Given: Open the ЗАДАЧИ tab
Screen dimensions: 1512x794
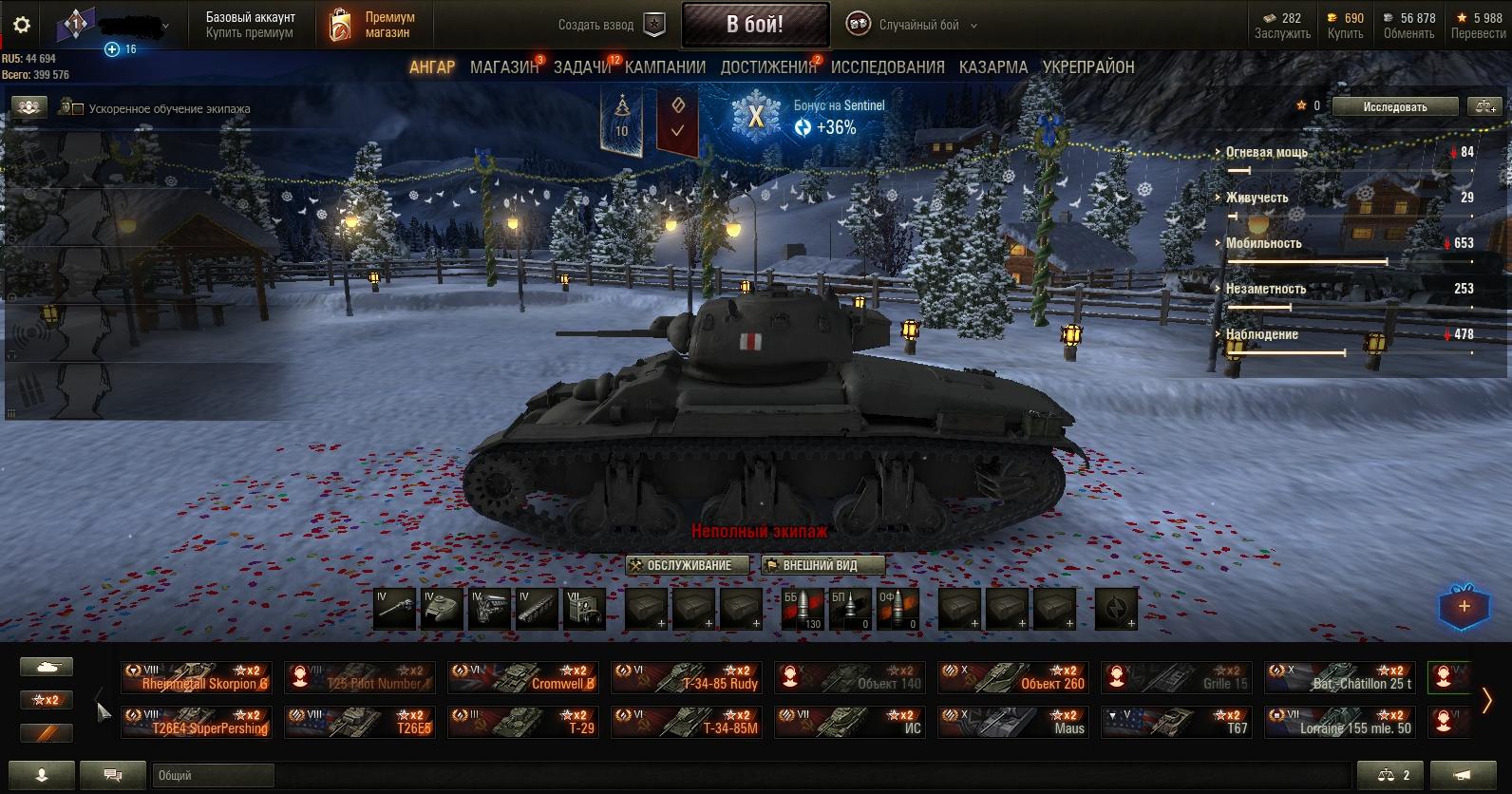Looking at the screenshot, I should coord(582,67).
